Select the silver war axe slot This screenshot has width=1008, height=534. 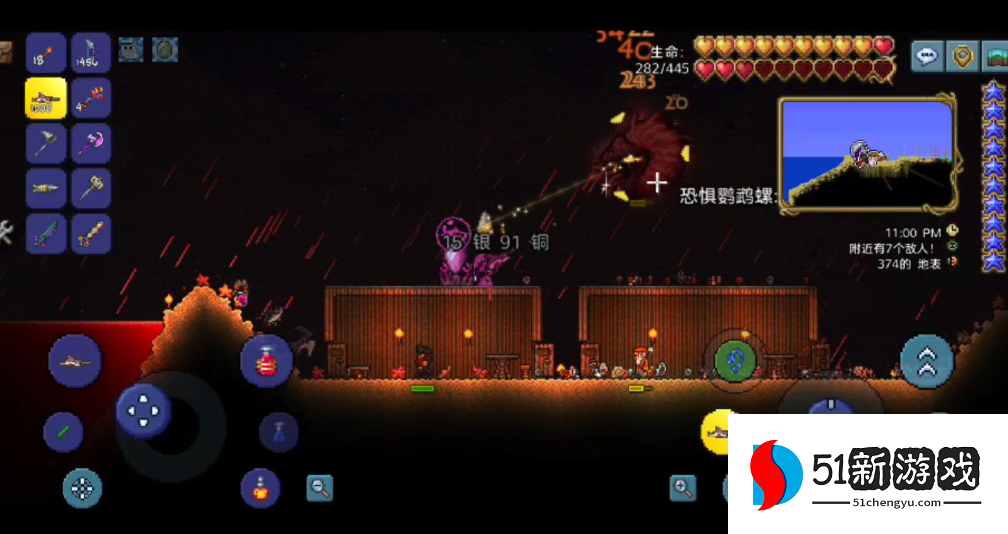pos(46,143)
